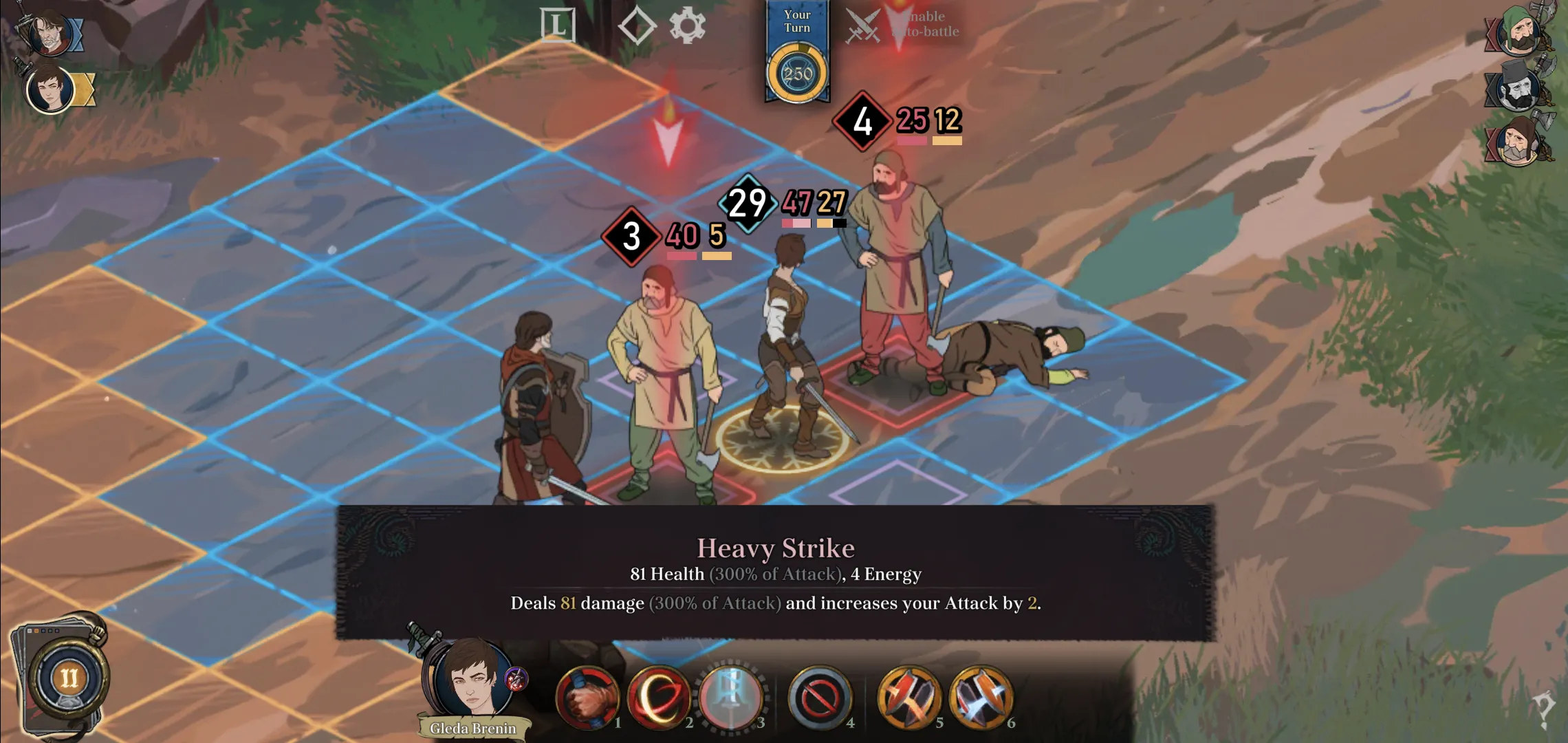Select the short-haired woman ally portrait

point(50,89)
